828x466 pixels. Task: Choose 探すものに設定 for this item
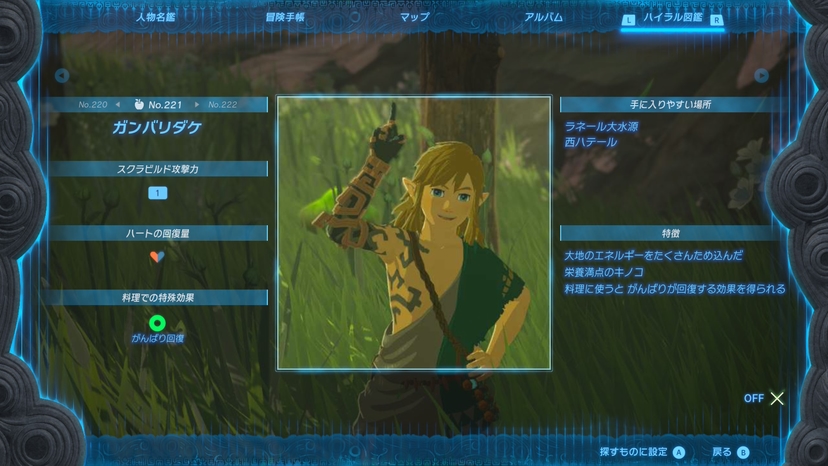coord(642,452)
